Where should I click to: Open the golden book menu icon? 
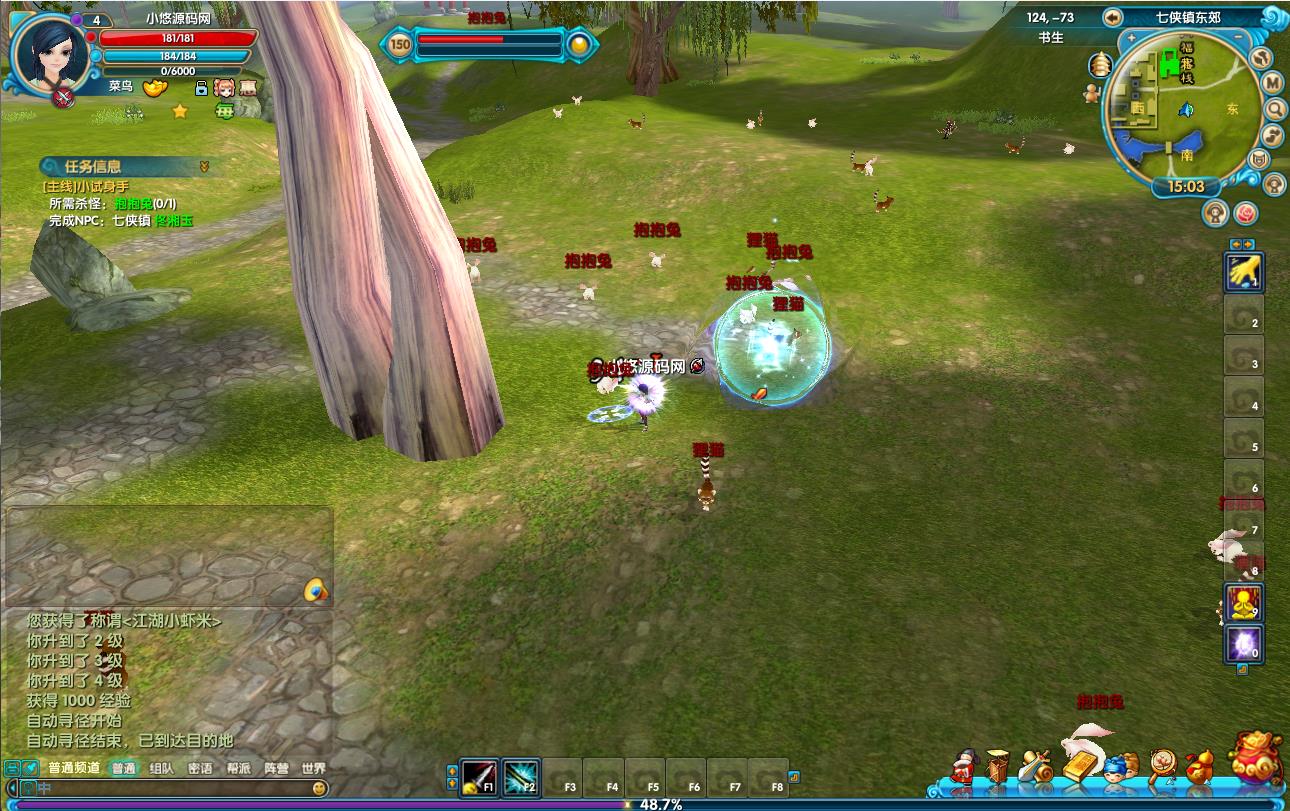(x=1078, y=765)
